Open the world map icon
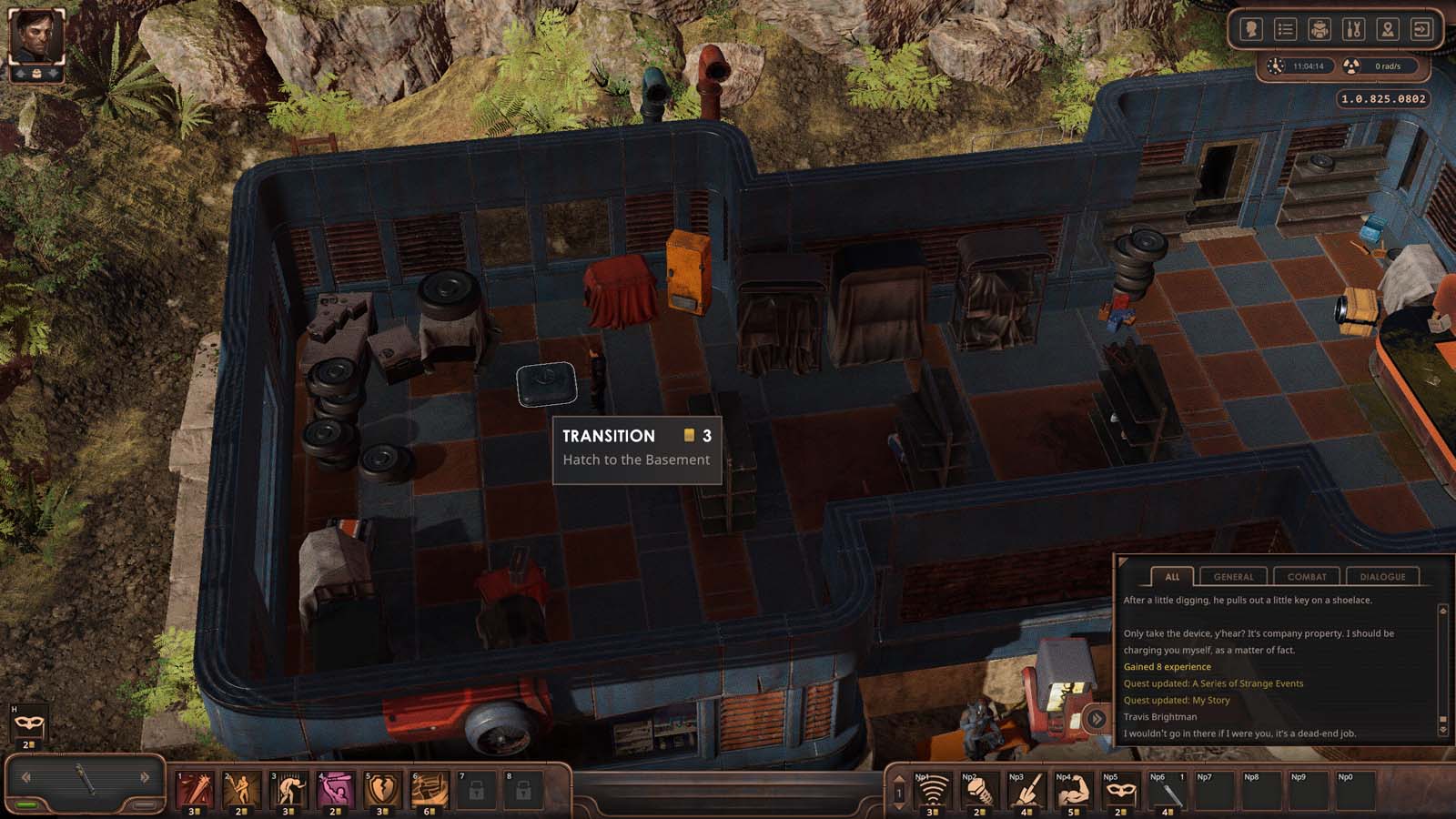The height and width of the screenshot is (819, 1456). pos(1386,28)
